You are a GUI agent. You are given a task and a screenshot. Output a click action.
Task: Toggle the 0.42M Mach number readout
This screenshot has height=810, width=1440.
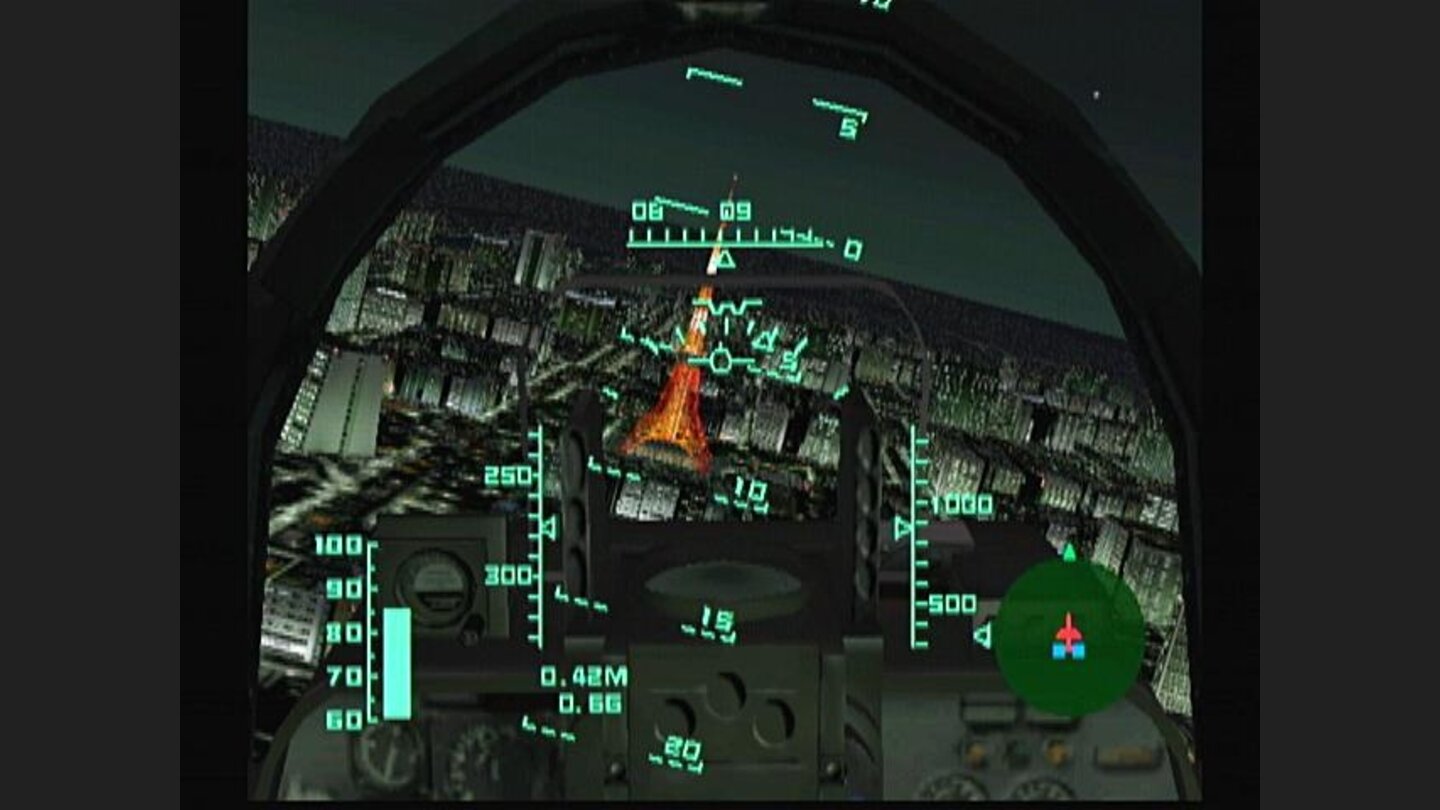point(584,676)
